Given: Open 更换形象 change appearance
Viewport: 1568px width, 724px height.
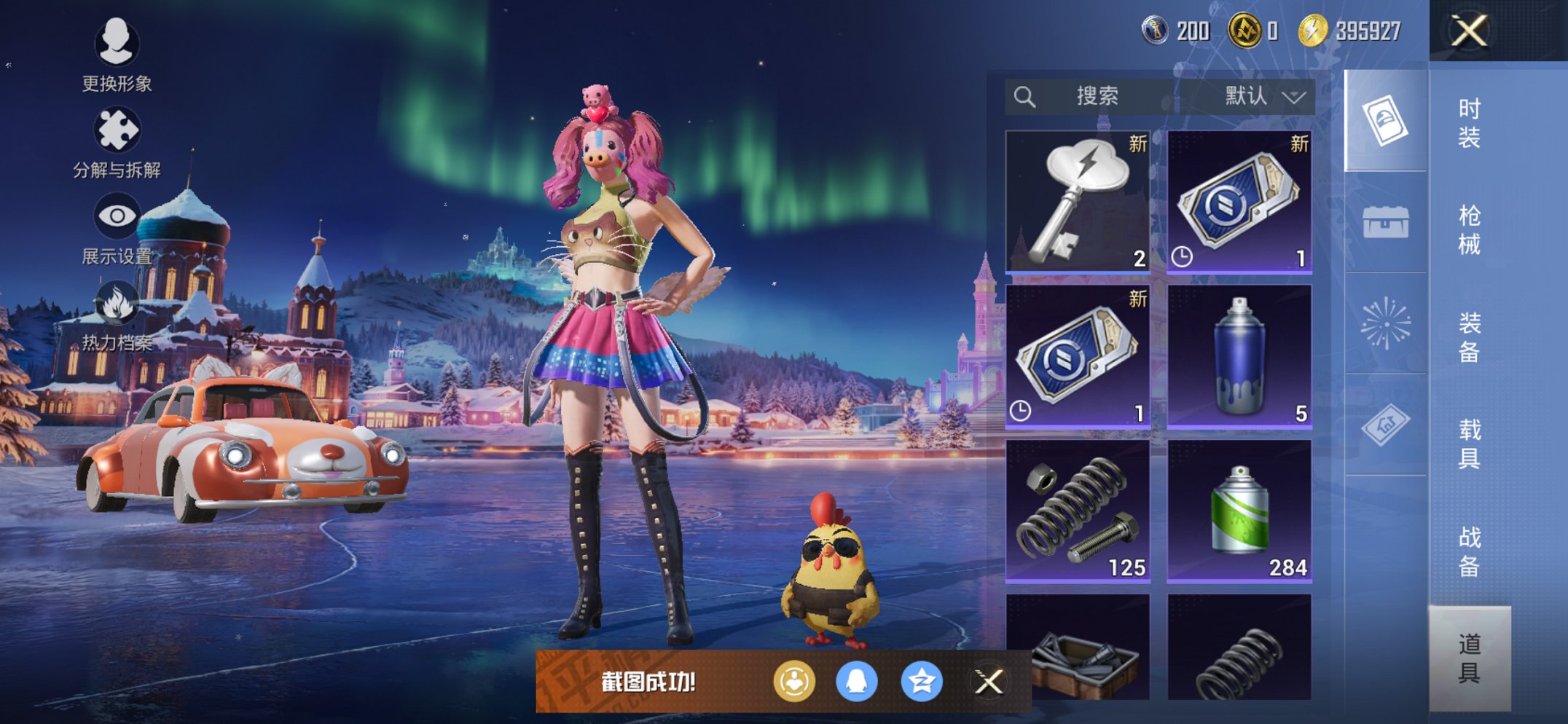Looking at the screenshot, I should click(x=117, y=55).
